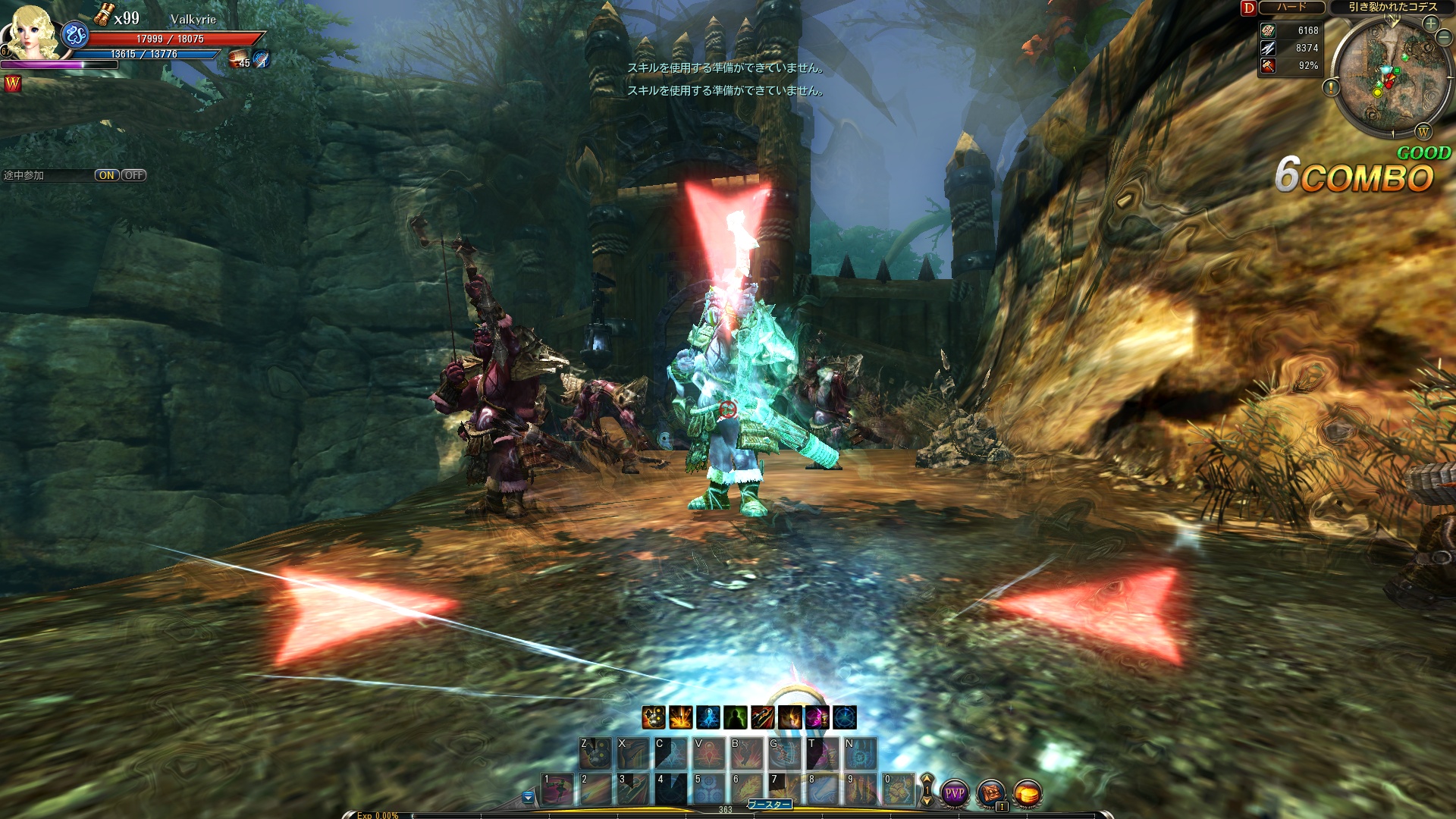Click the Valkyrie character portrait
The image size is (1456, 819).
click(32, 33)
